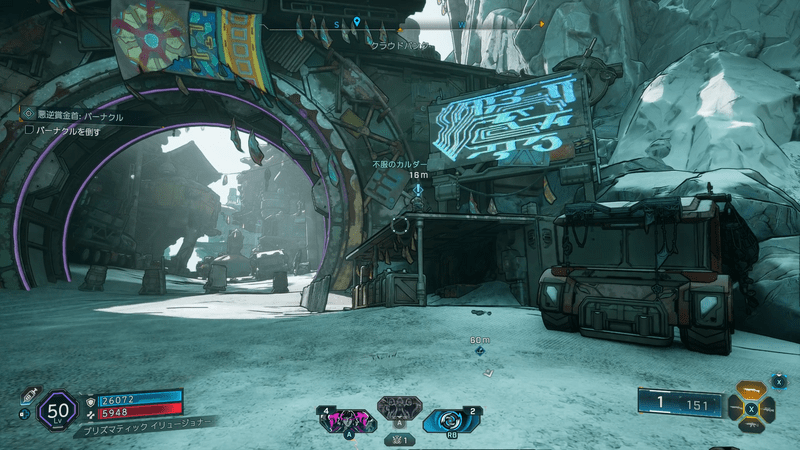Select the 不服のカルダー 16m waypoint marker
The image size is (800, 450).
click(418, 188)
